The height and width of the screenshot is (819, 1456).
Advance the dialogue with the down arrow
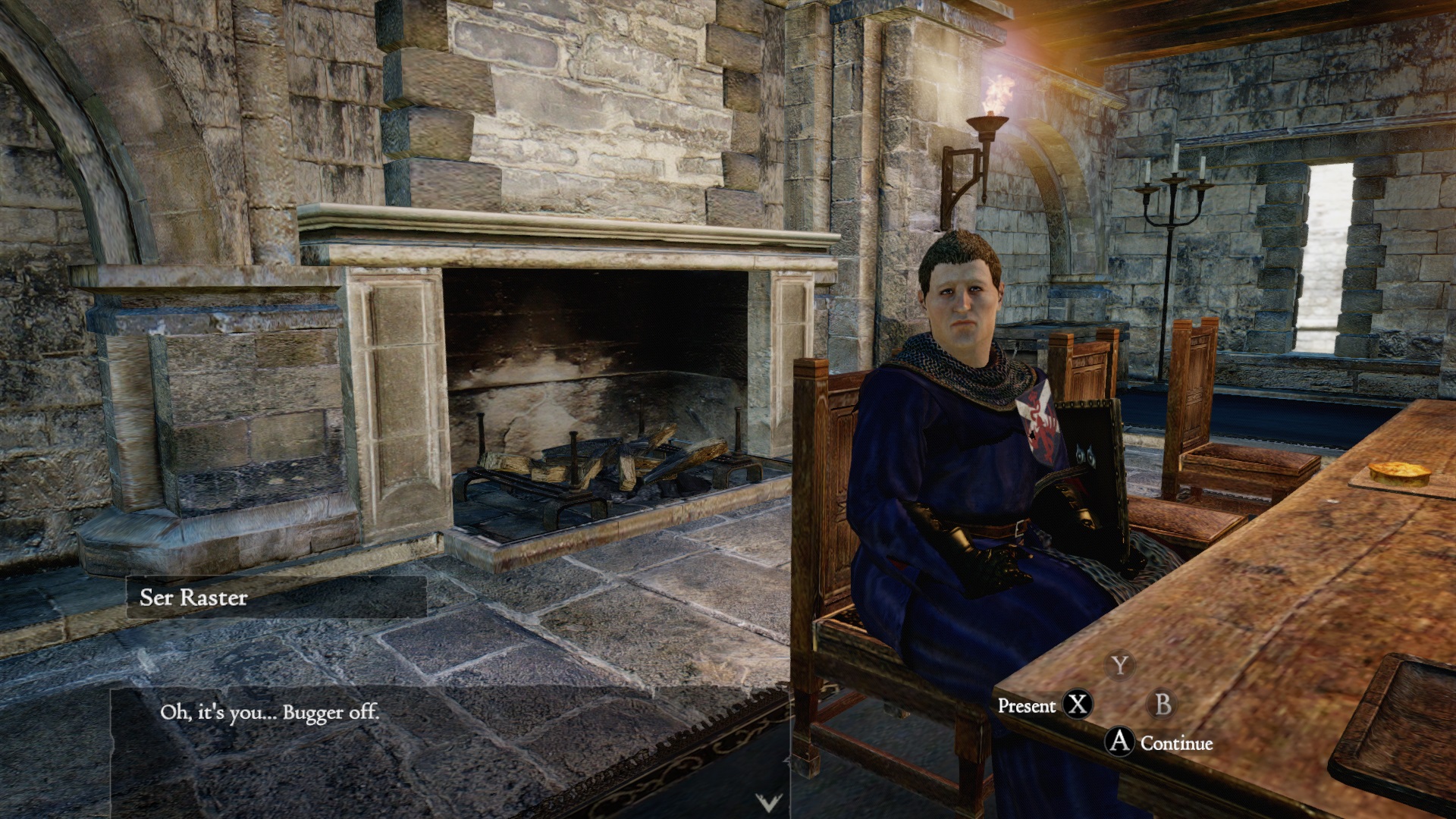[x=768, y=802]
